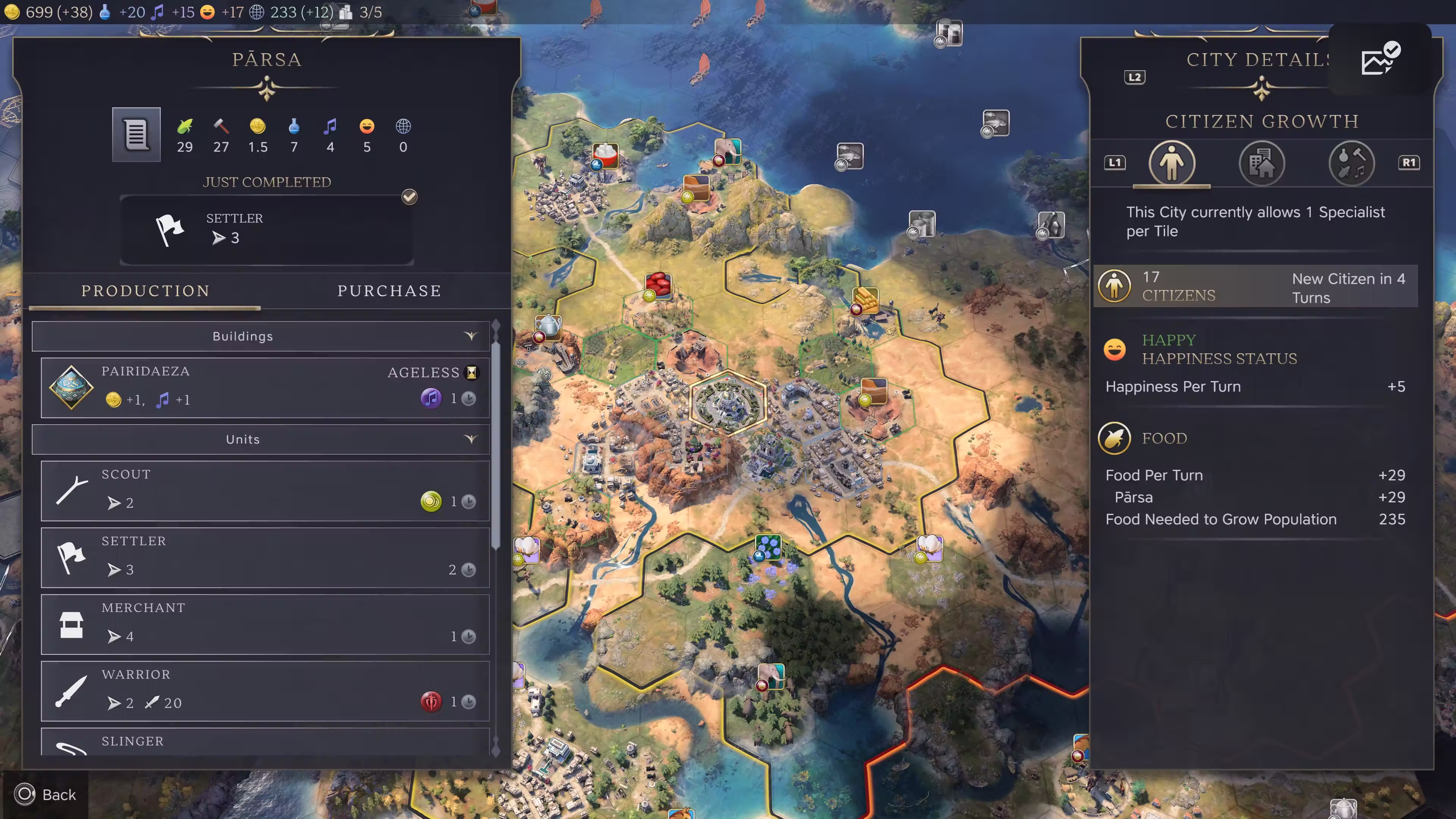Choose Scout from the unit list

pos(265,490)
